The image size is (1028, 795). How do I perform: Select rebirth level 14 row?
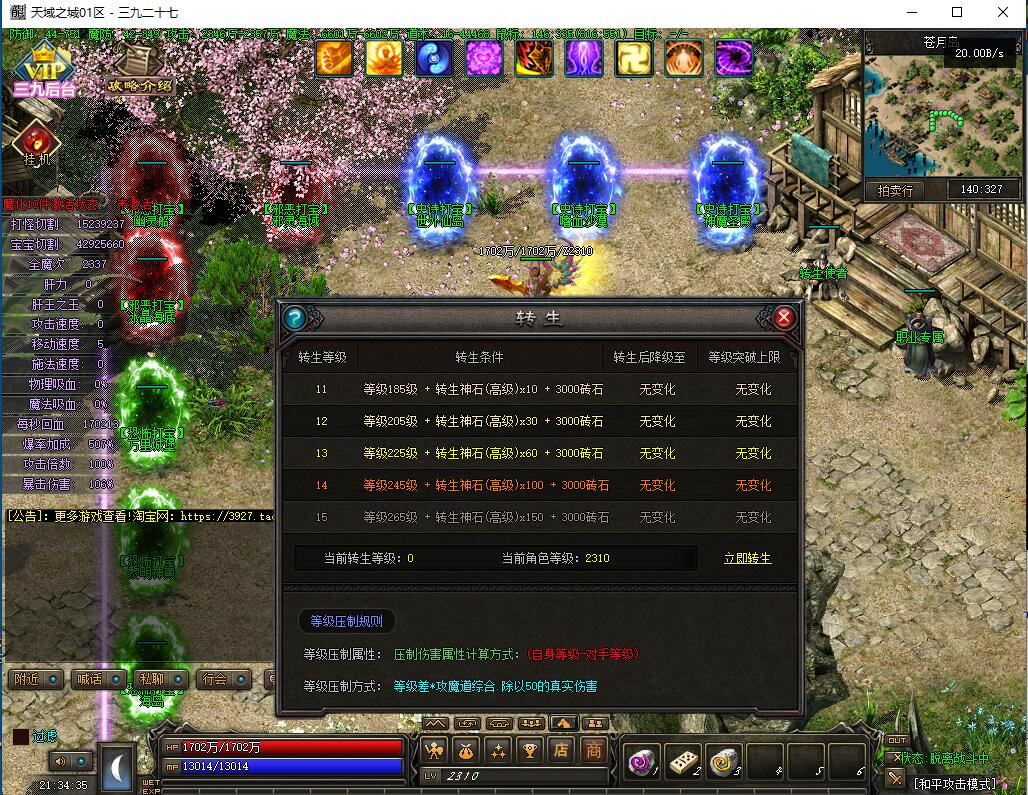(540, 485)
